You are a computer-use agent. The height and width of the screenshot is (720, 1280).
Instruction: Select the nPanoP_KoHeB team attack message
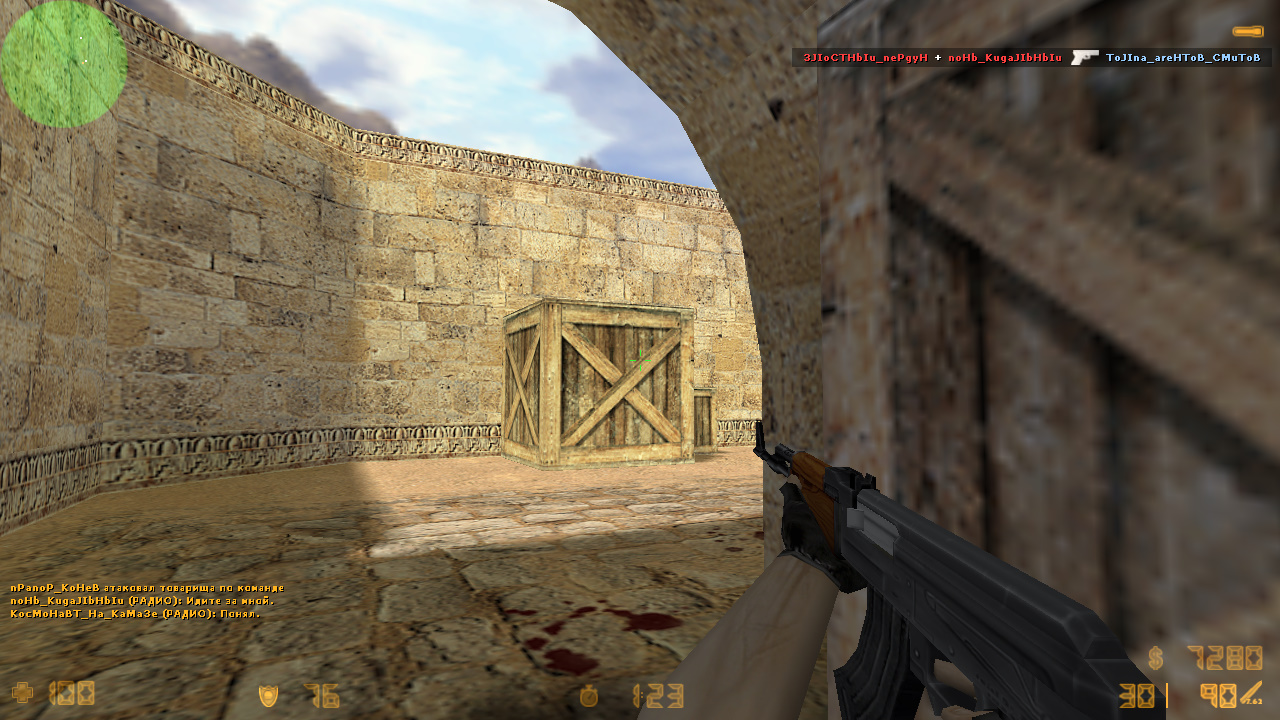tap(147, 588)
